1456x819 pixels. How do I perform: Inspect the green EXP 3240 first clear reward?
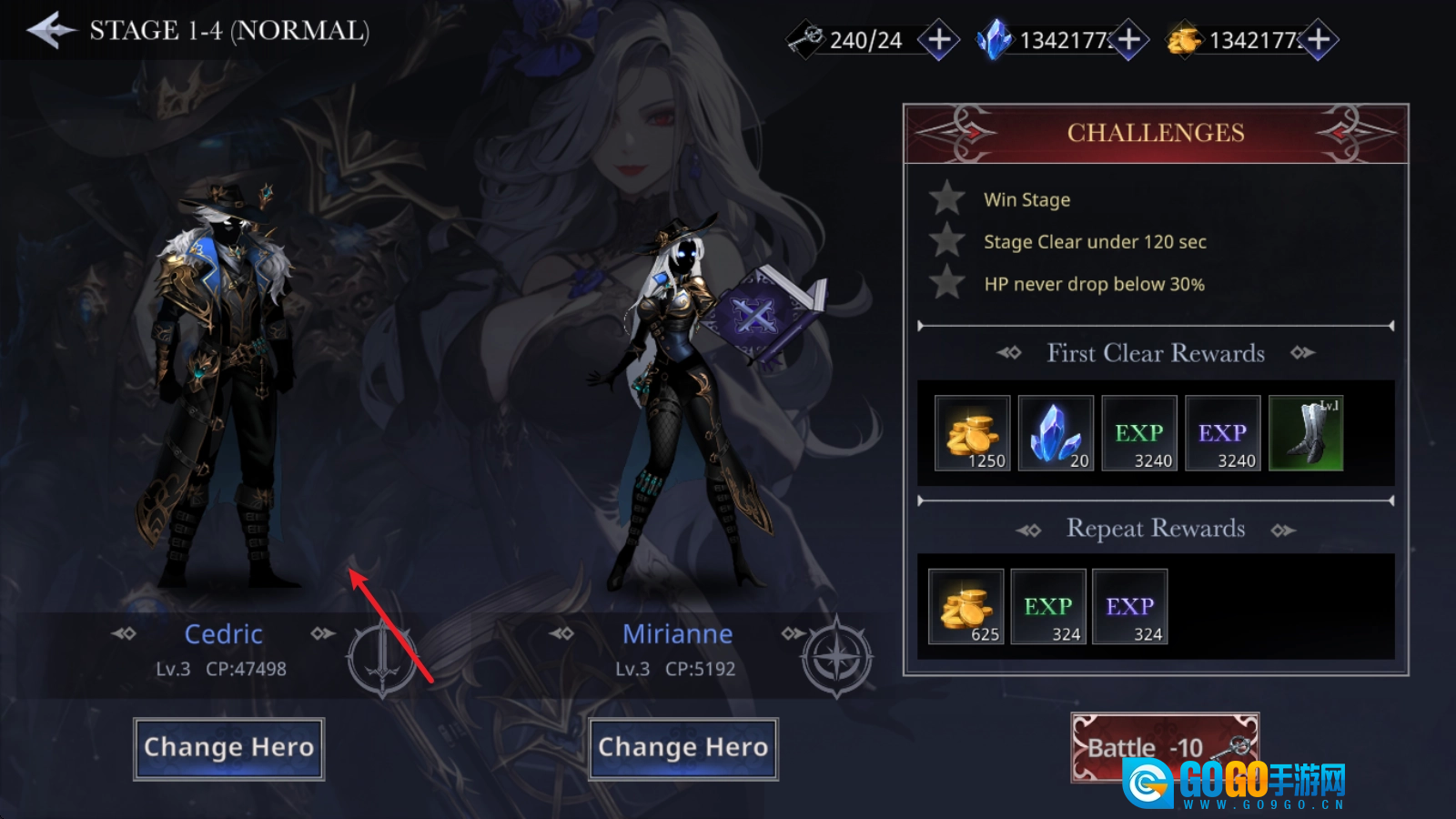click(1139, 433)
